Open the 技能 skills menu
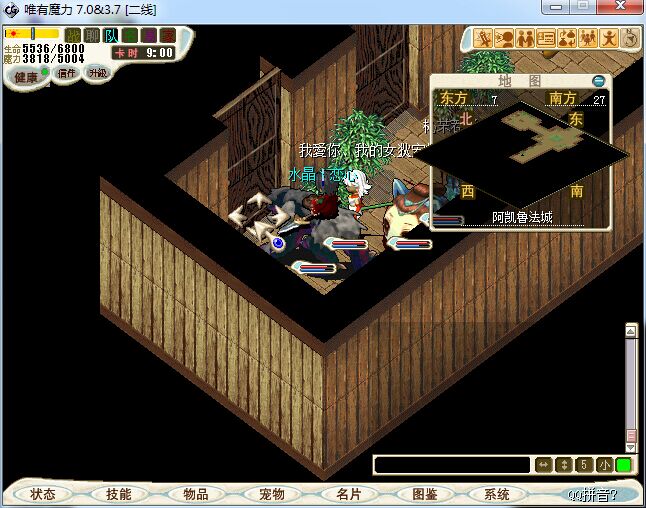 tap(119, 494)
